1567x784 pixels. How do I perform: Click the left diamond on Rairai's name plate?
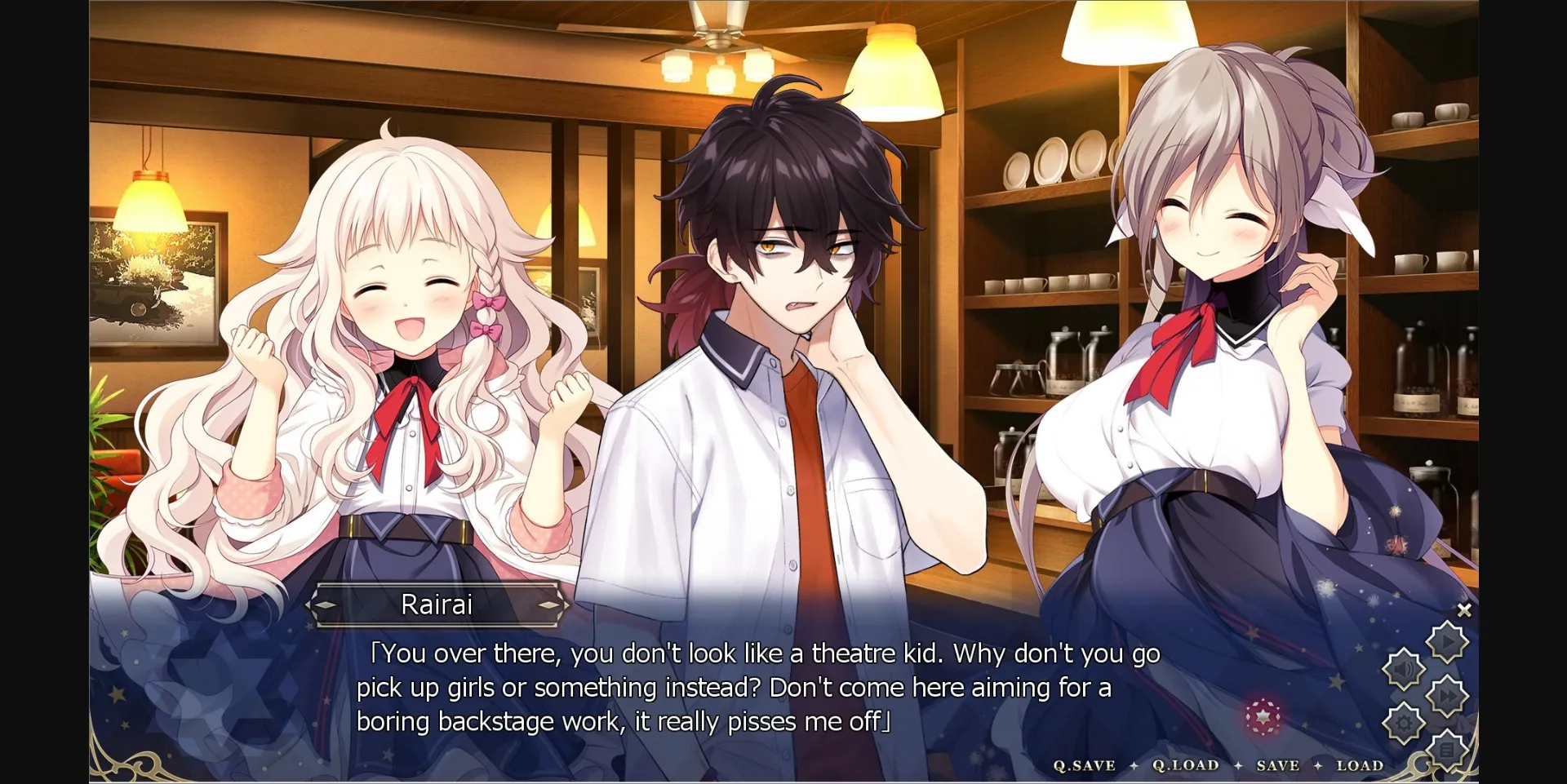pos(326,605)
